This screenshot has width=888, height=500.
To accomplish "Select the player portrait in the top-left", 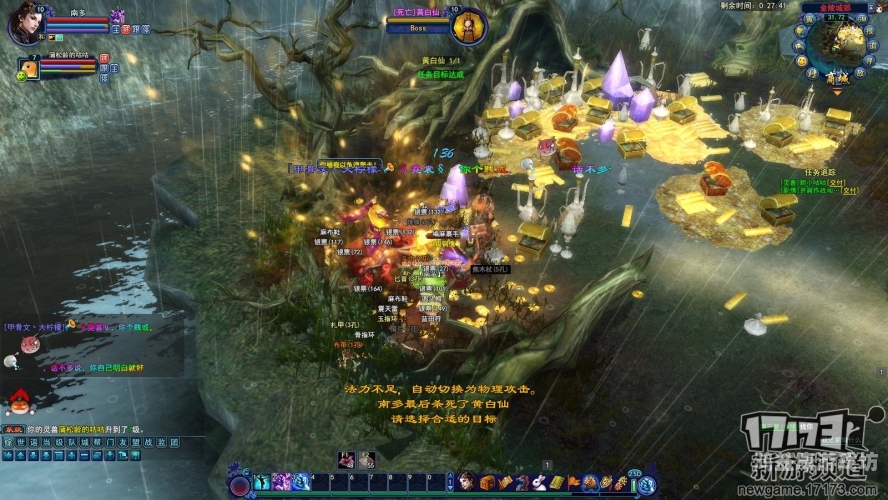I will (x=25, y=22).
